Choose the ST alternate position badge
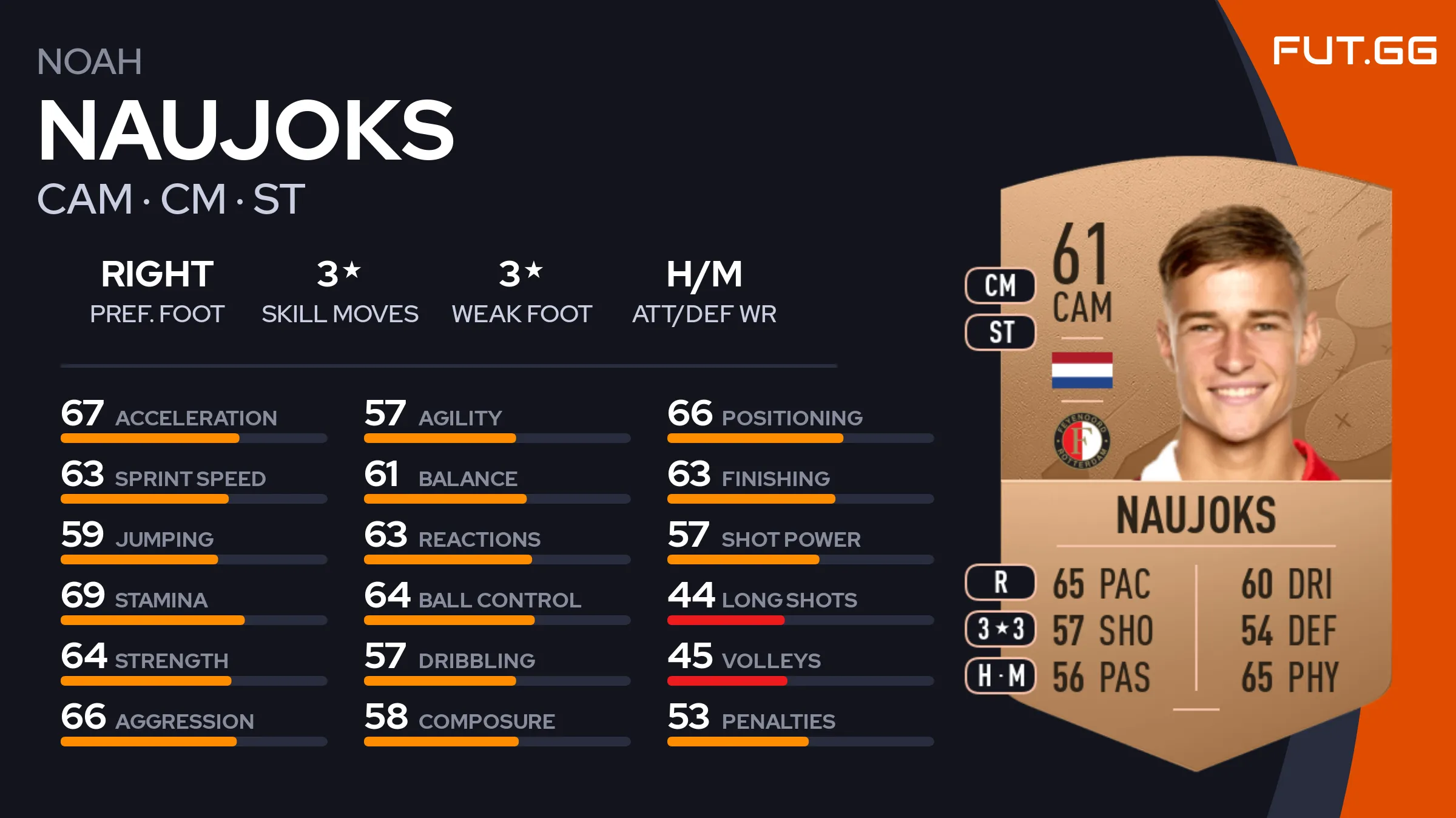This screenshot has width=1456, height=818. click(x=1000, y=332)
